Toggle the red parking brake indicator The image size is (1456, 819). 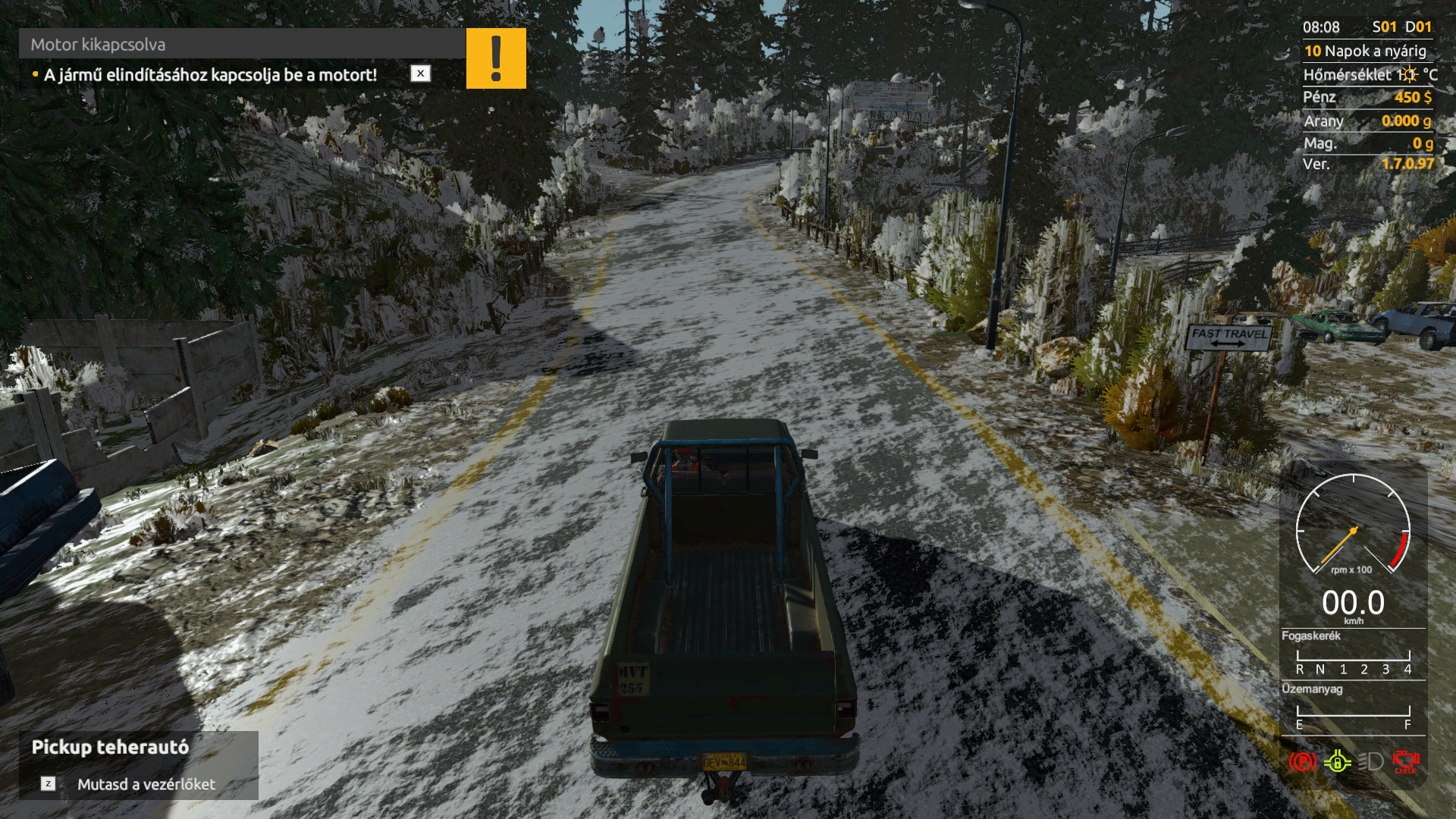tap(1302, 761)
